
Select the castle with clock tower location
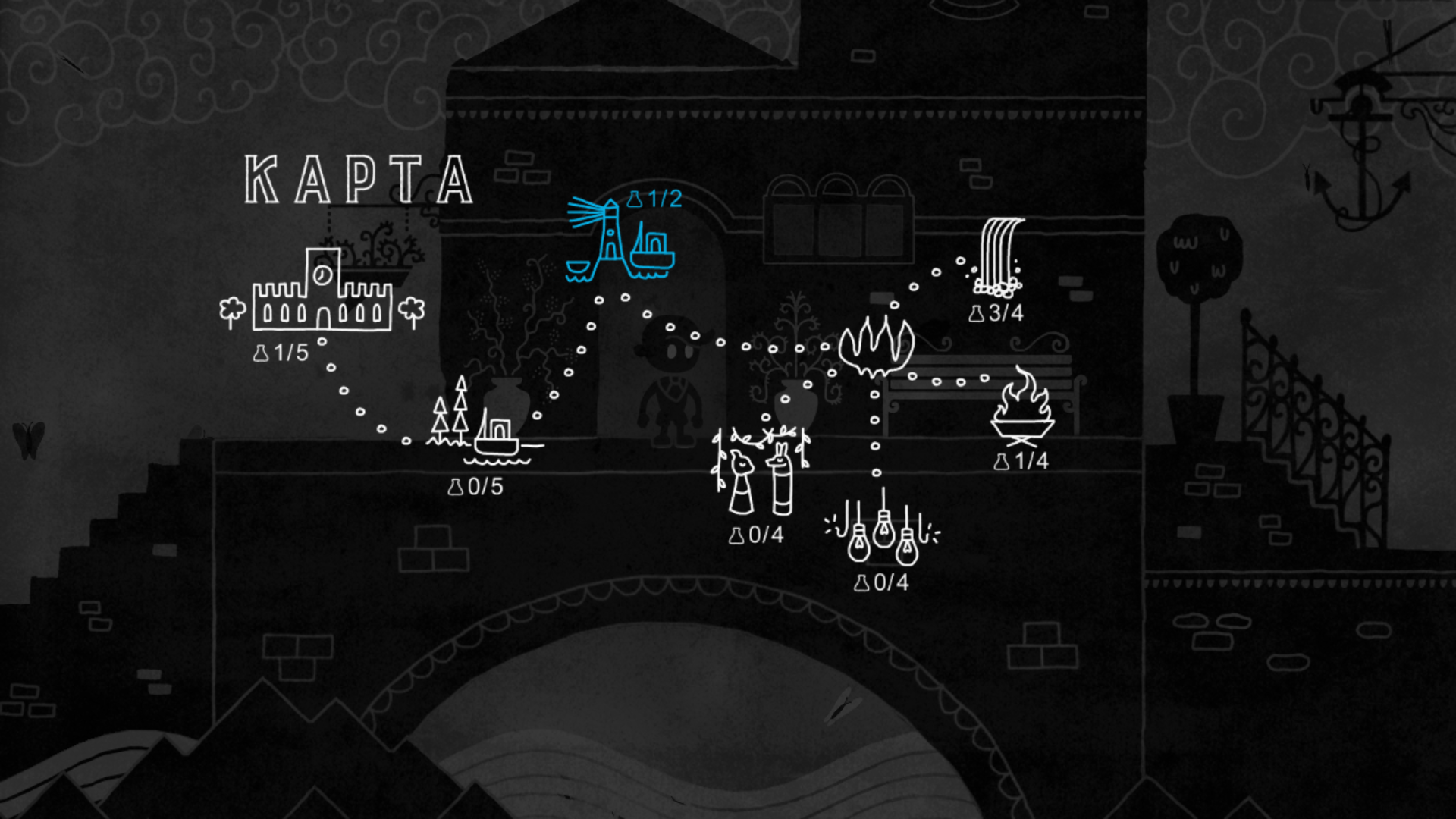tap(322, 293)
